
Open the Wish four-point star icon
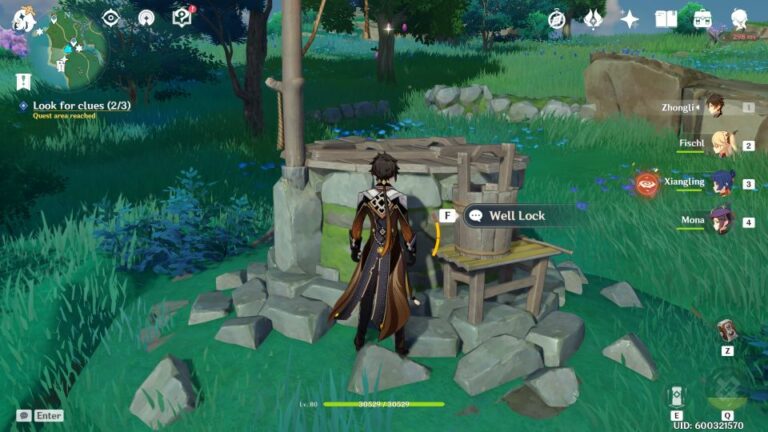[x=630, y=19]
